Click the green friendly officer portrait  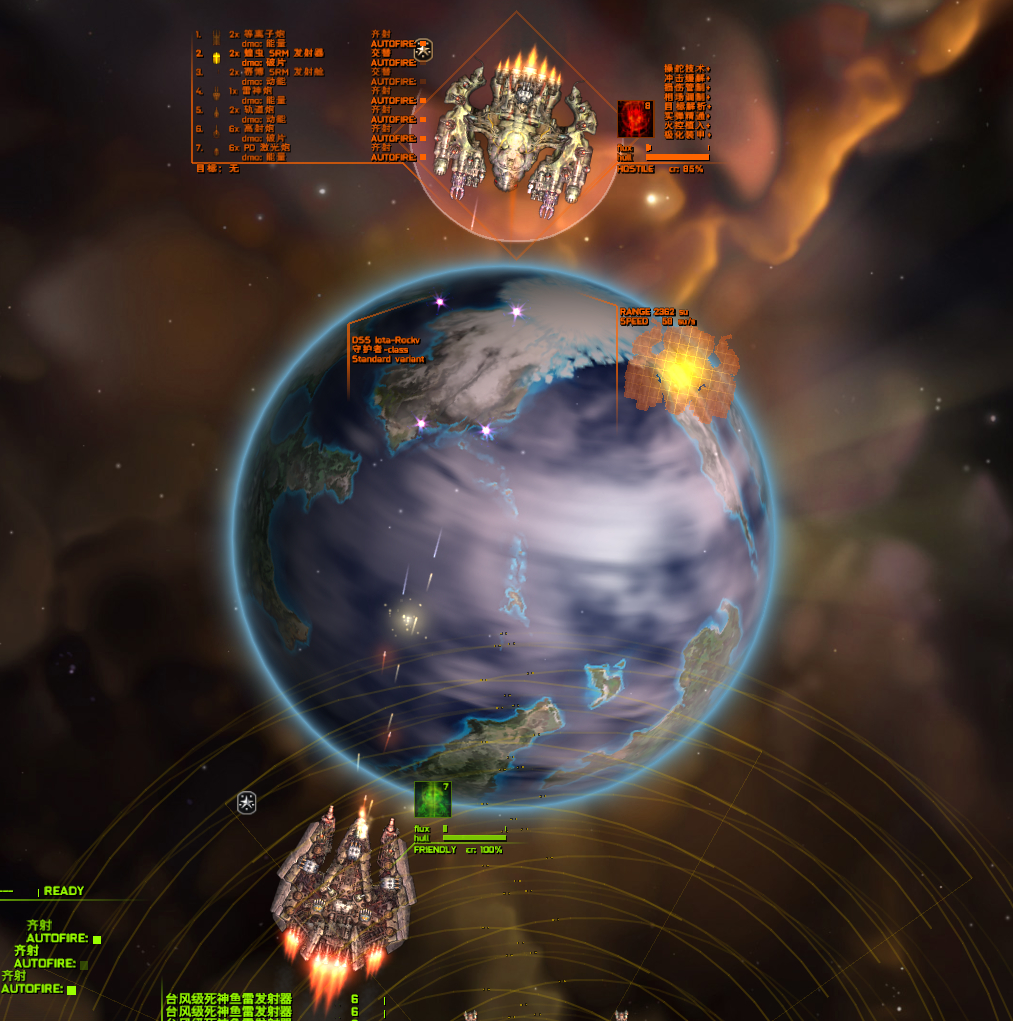point(432,800)
